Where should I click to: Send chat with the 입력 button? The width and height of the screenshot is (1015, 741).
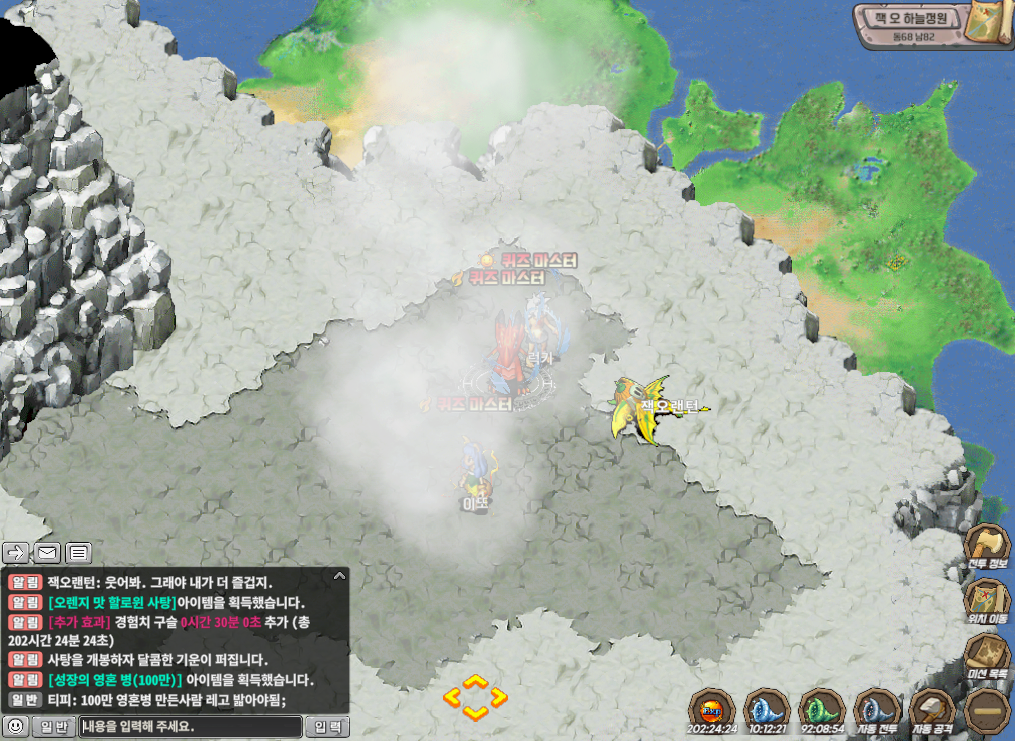click(x=328, y=727)
